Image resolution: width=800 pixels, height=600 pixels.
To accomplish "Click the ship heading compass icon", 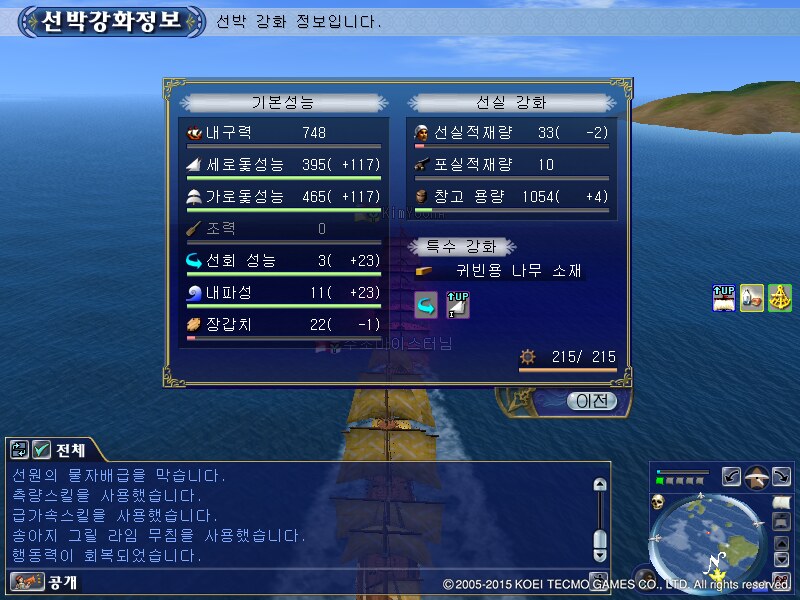I will tap(757, 476).
